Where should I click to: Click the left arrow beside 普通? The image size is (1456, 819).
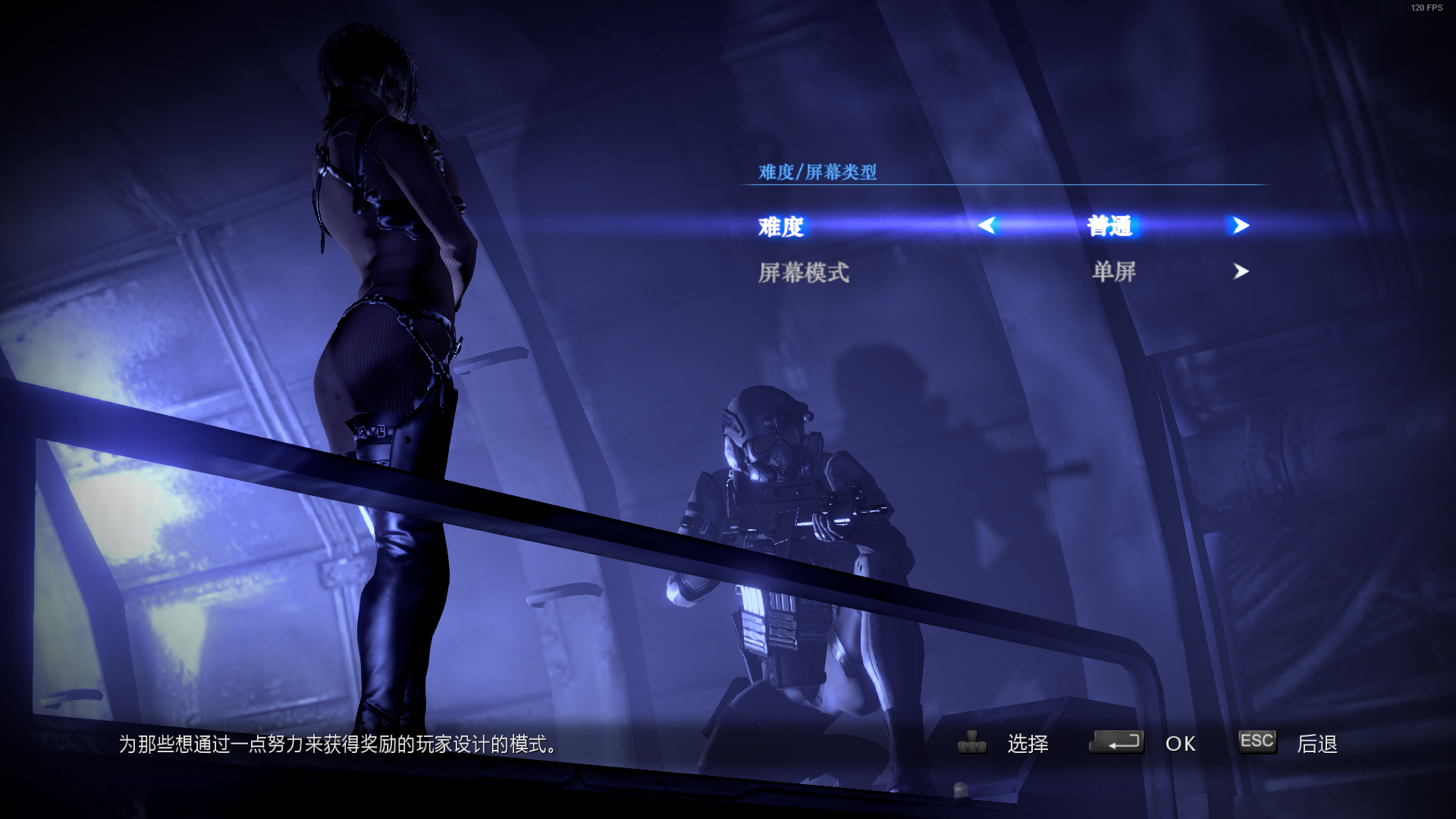pyautogui.click(x=987, y=225)
